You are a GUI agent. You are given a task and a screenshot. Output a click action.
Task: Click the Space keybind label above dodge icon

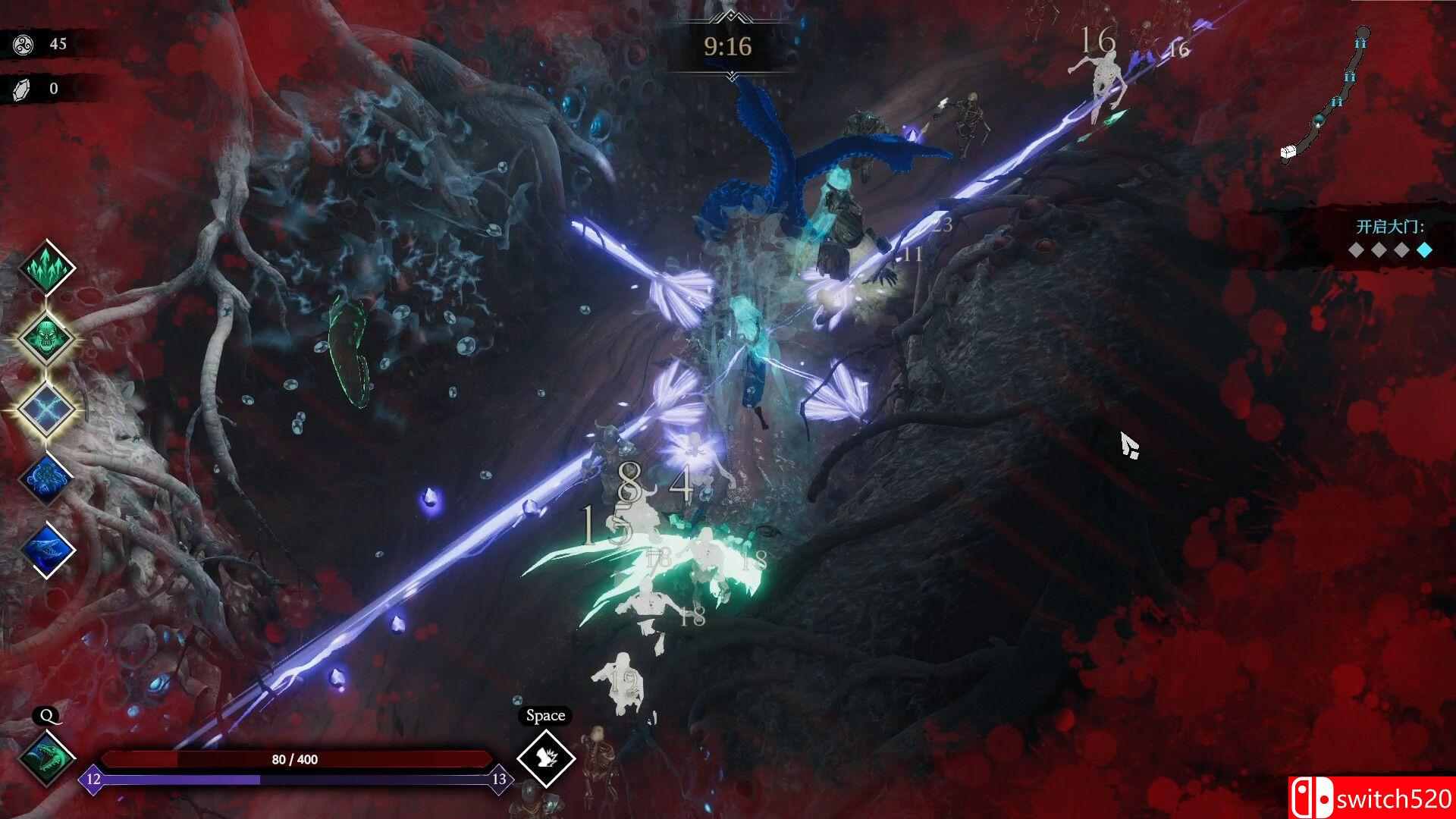[544, 715]
